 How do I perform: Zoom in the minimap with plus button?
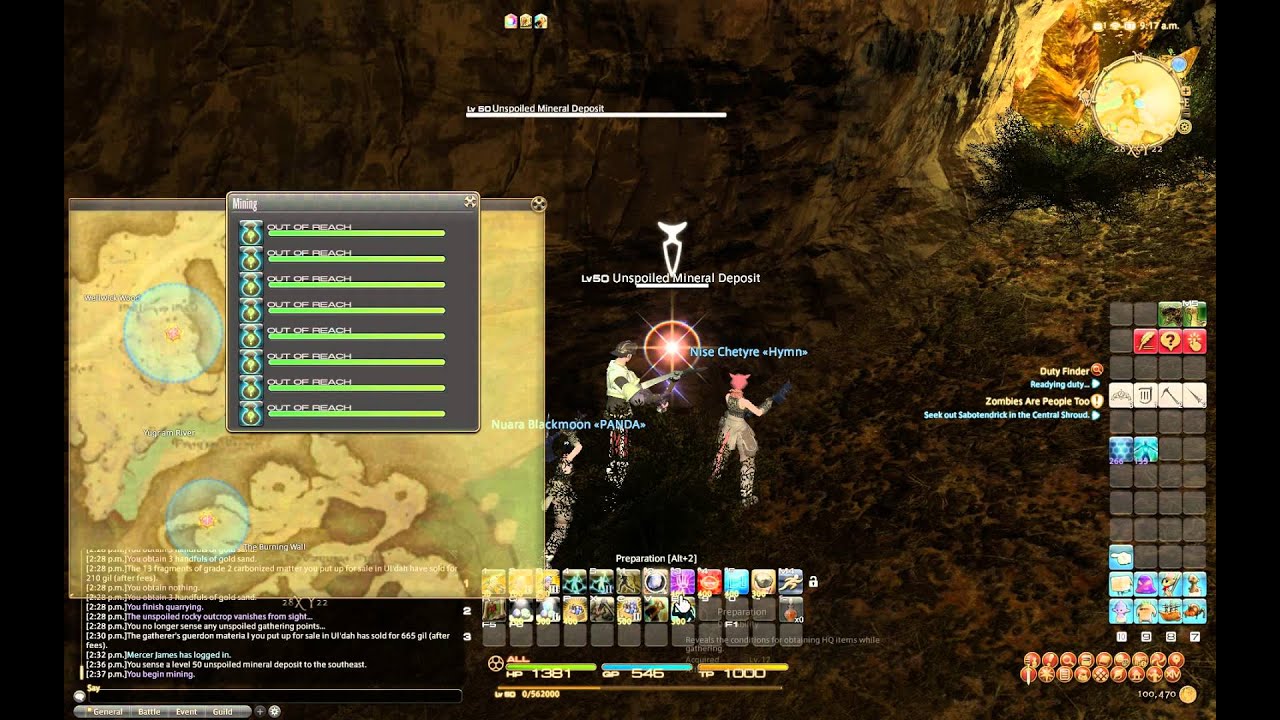point(1185,91)
